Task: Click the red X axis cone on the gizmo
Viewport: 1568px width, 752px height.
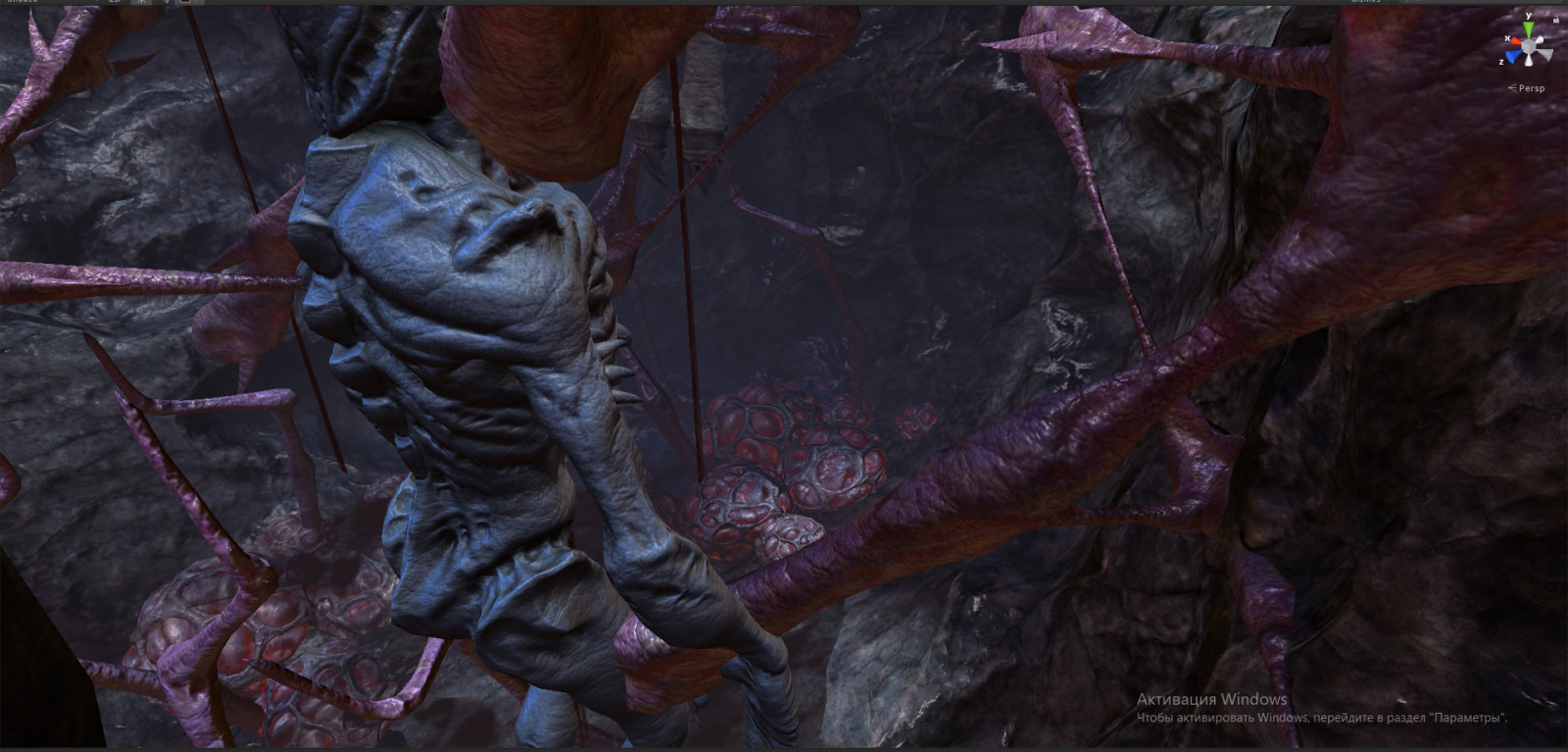Action: pyautogui.click(x=1514, y=41)
